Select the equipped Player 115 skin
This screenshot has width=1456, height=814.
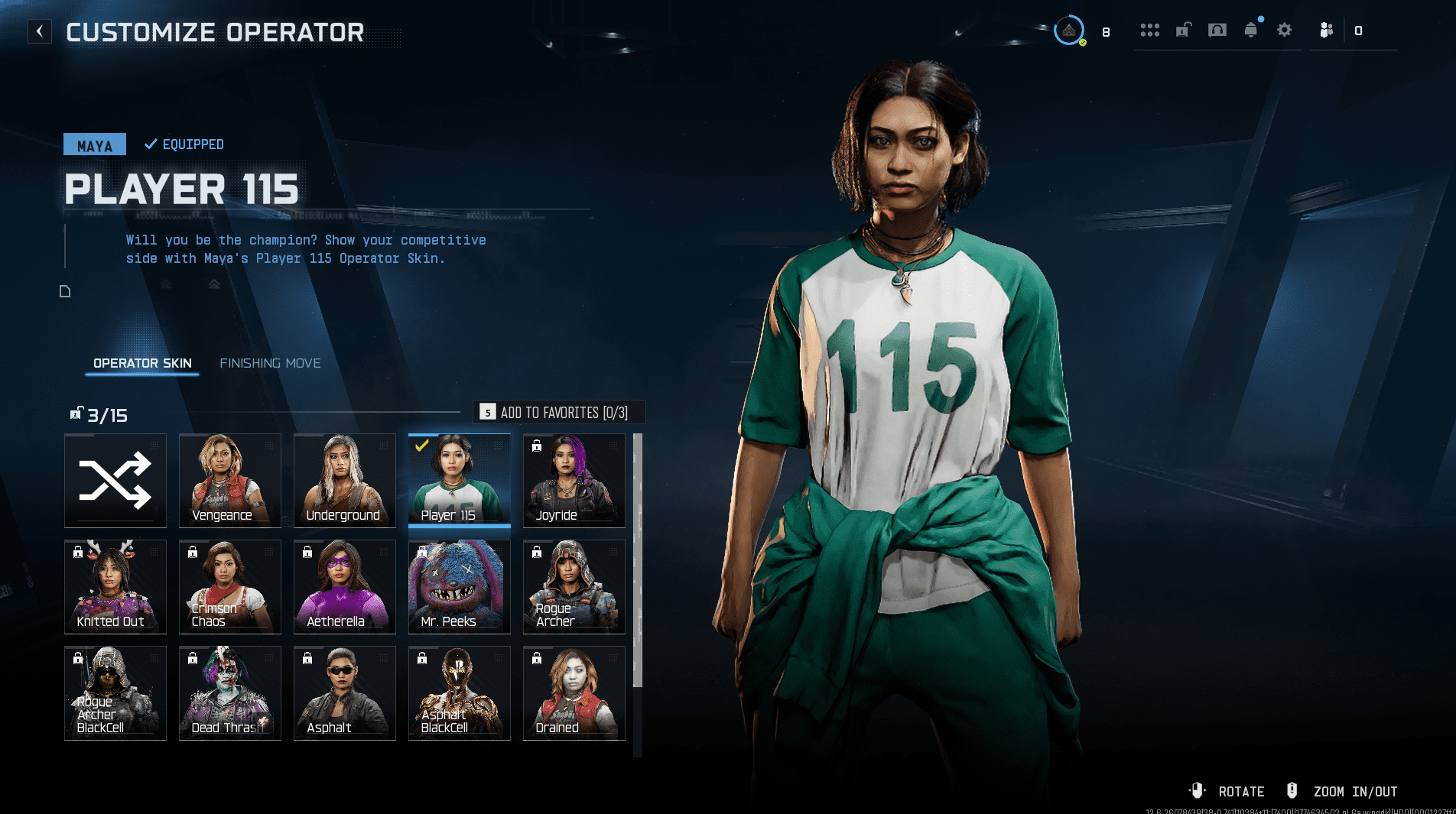coord(460,481)
